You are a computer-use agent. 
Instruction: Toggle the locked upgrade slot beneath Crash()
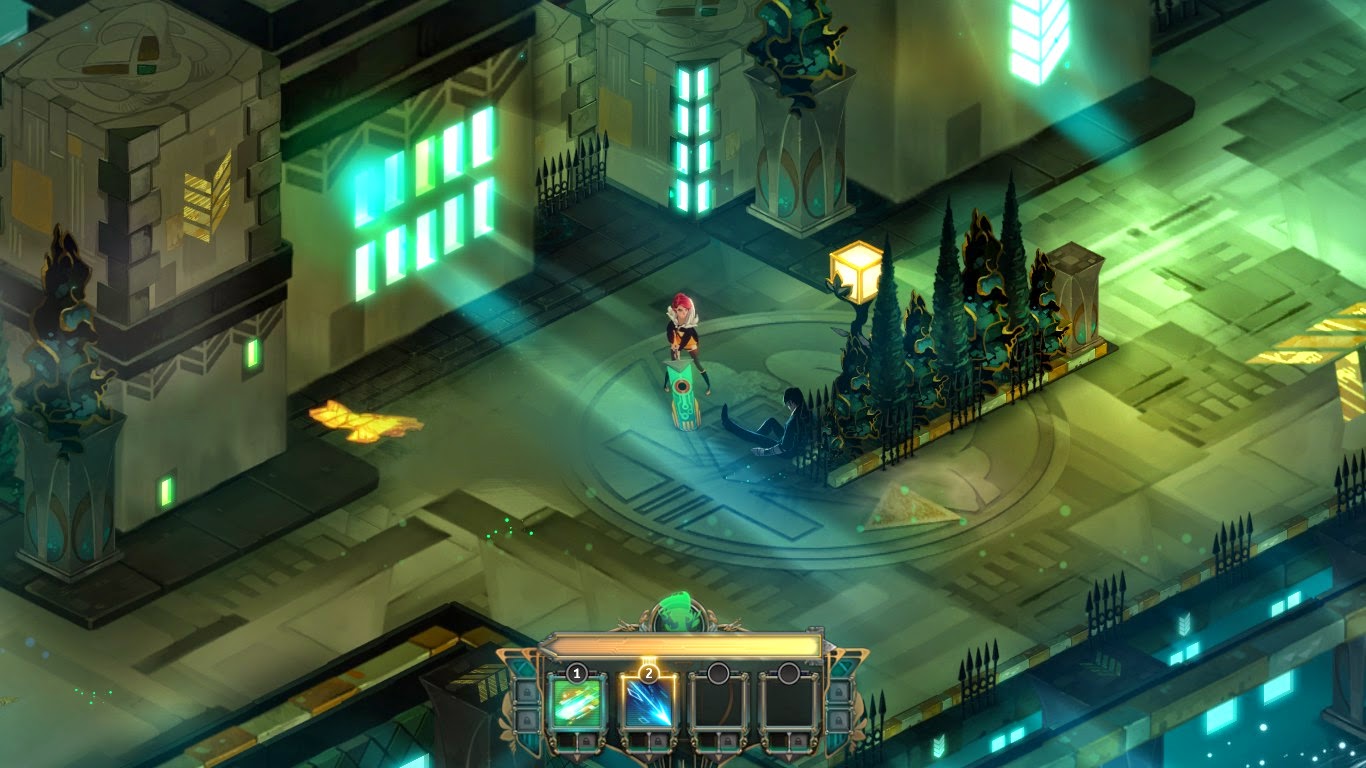588,741
